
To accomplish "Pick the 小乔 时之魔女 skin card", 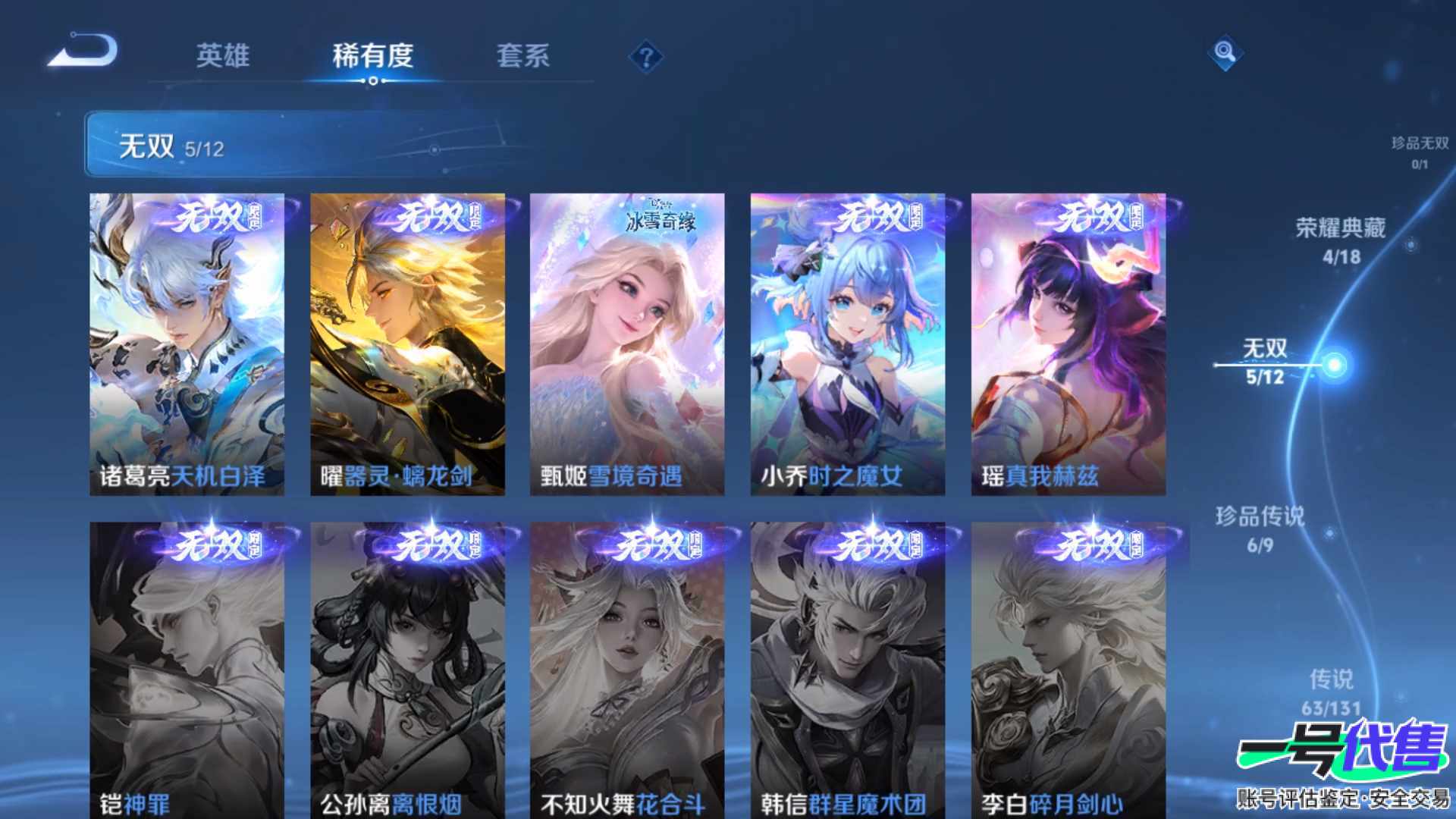I will click(x=847, y=344).
